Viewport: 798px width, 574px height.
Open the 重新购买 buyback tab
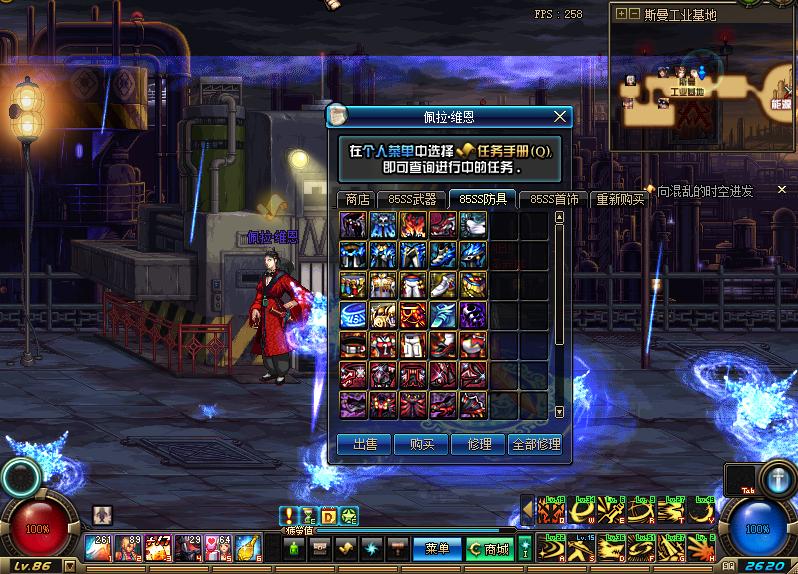click(x=621, y=199)
